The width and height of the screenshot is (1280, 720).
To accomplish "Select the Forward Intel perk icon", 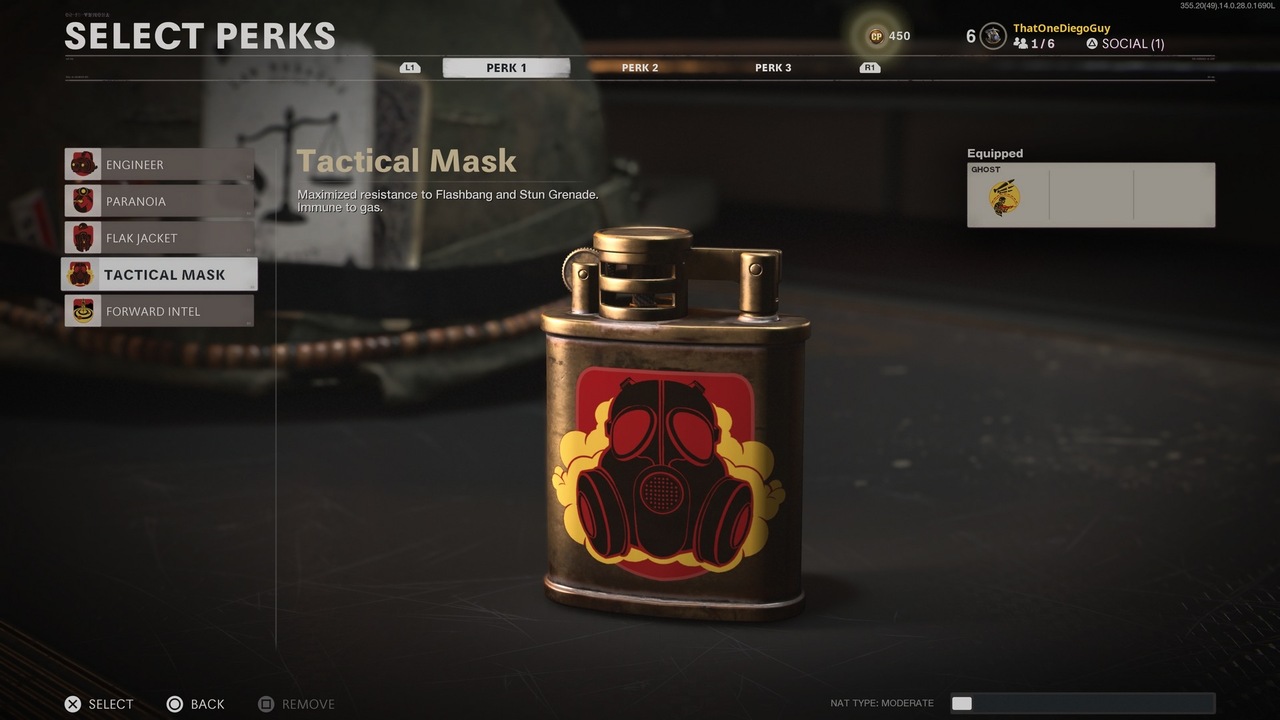I will (x=85, y=311).
